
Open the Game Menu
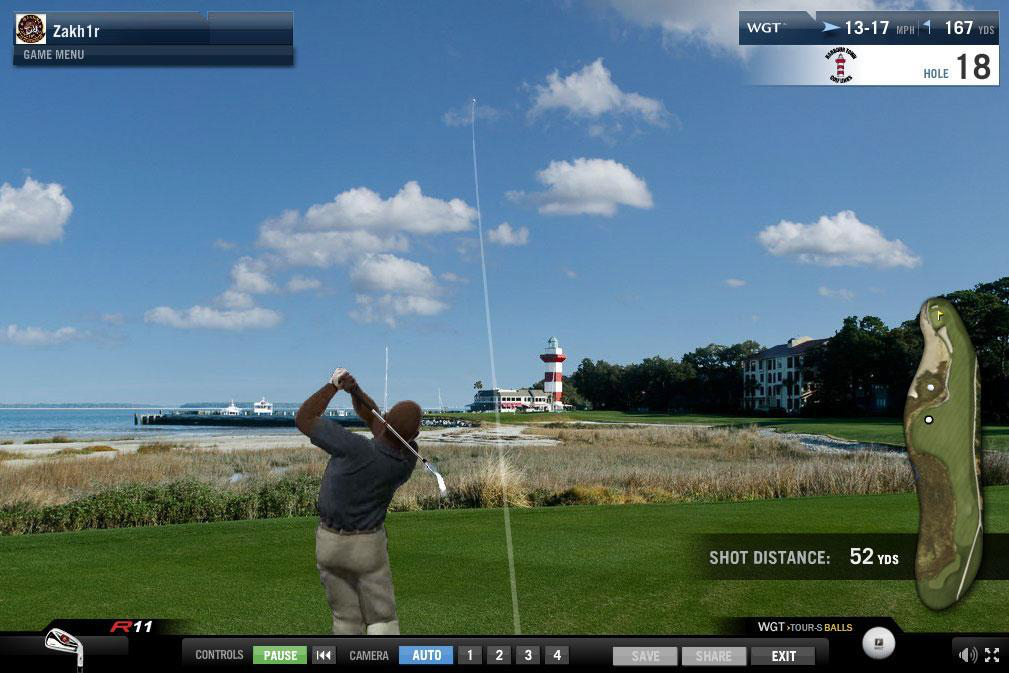click(x=54, y=55)
